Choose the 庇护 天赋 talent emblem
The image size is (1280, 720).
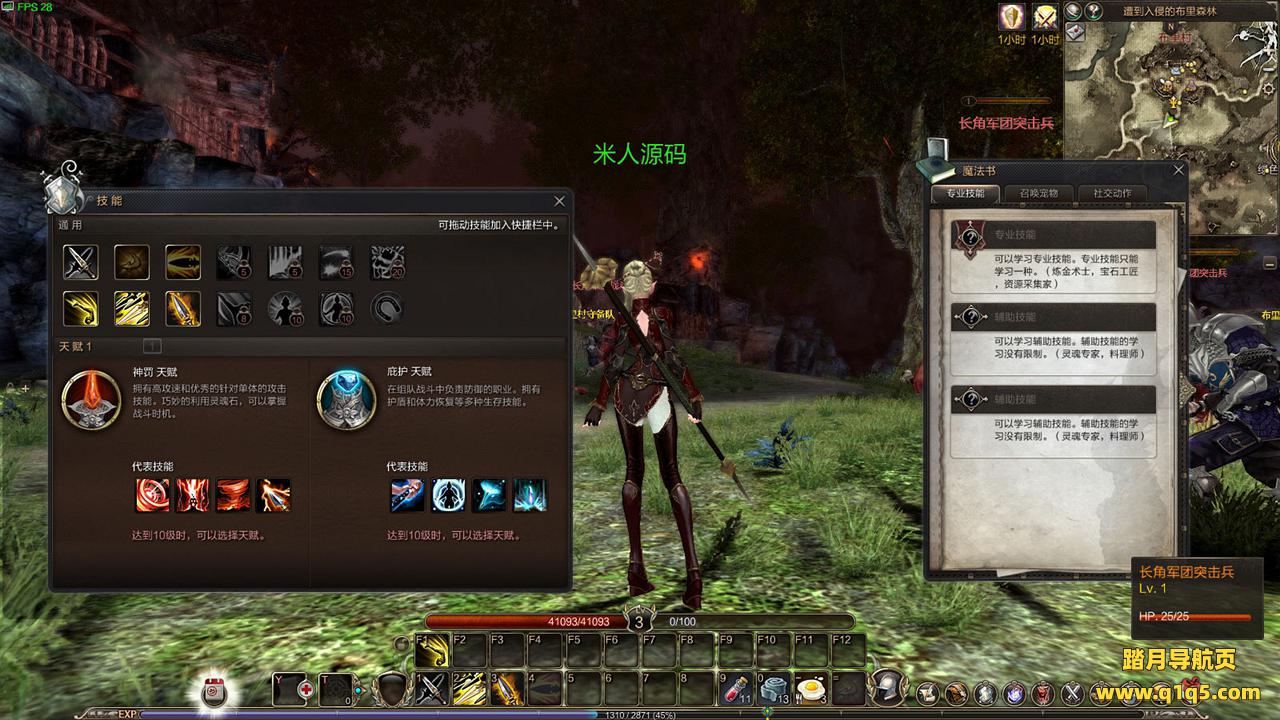coord(347,399)
